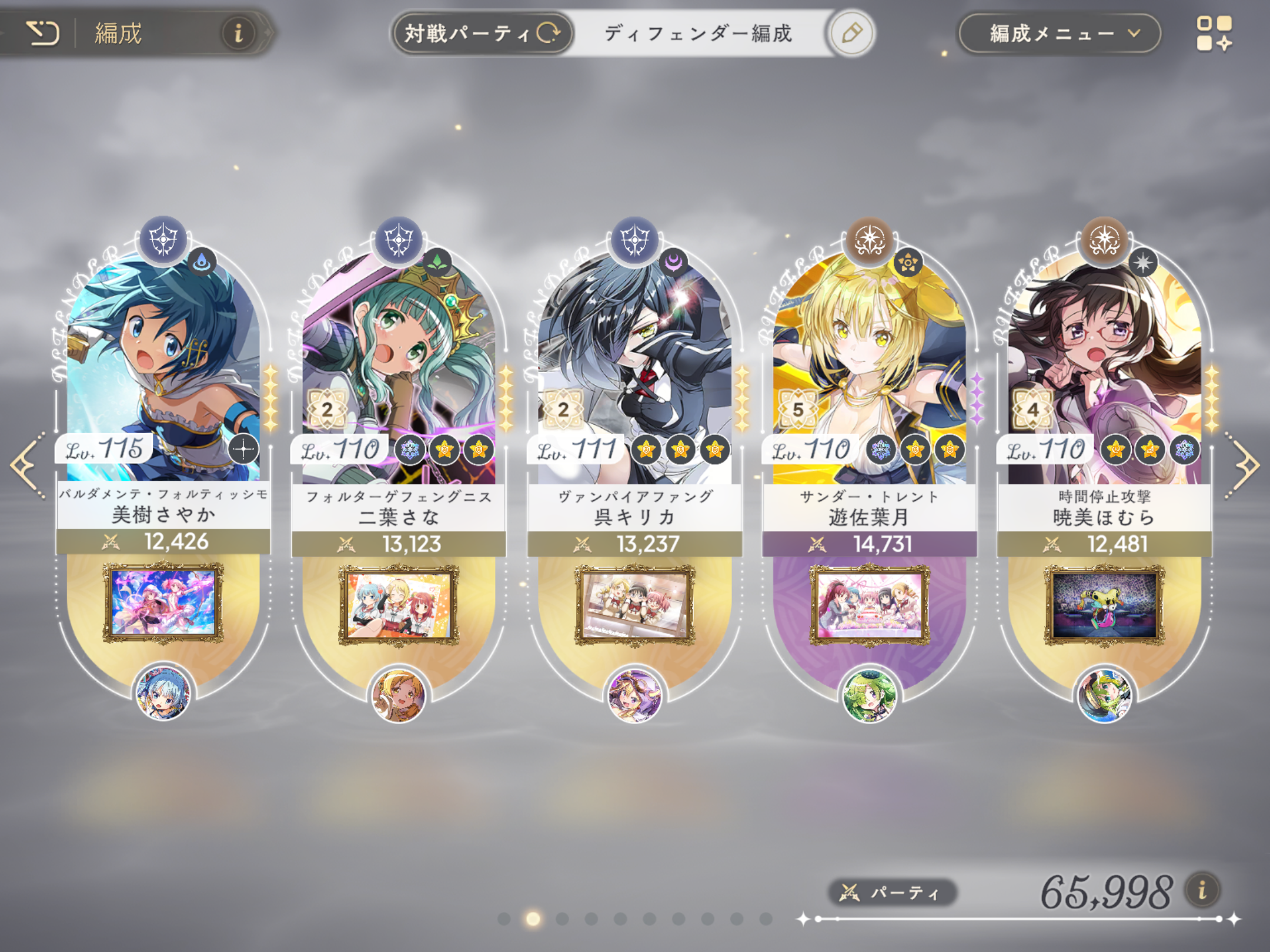This screenshot has height=952, width=1270.
Task: Go back using the return arrow
Action: pos(42,33)
